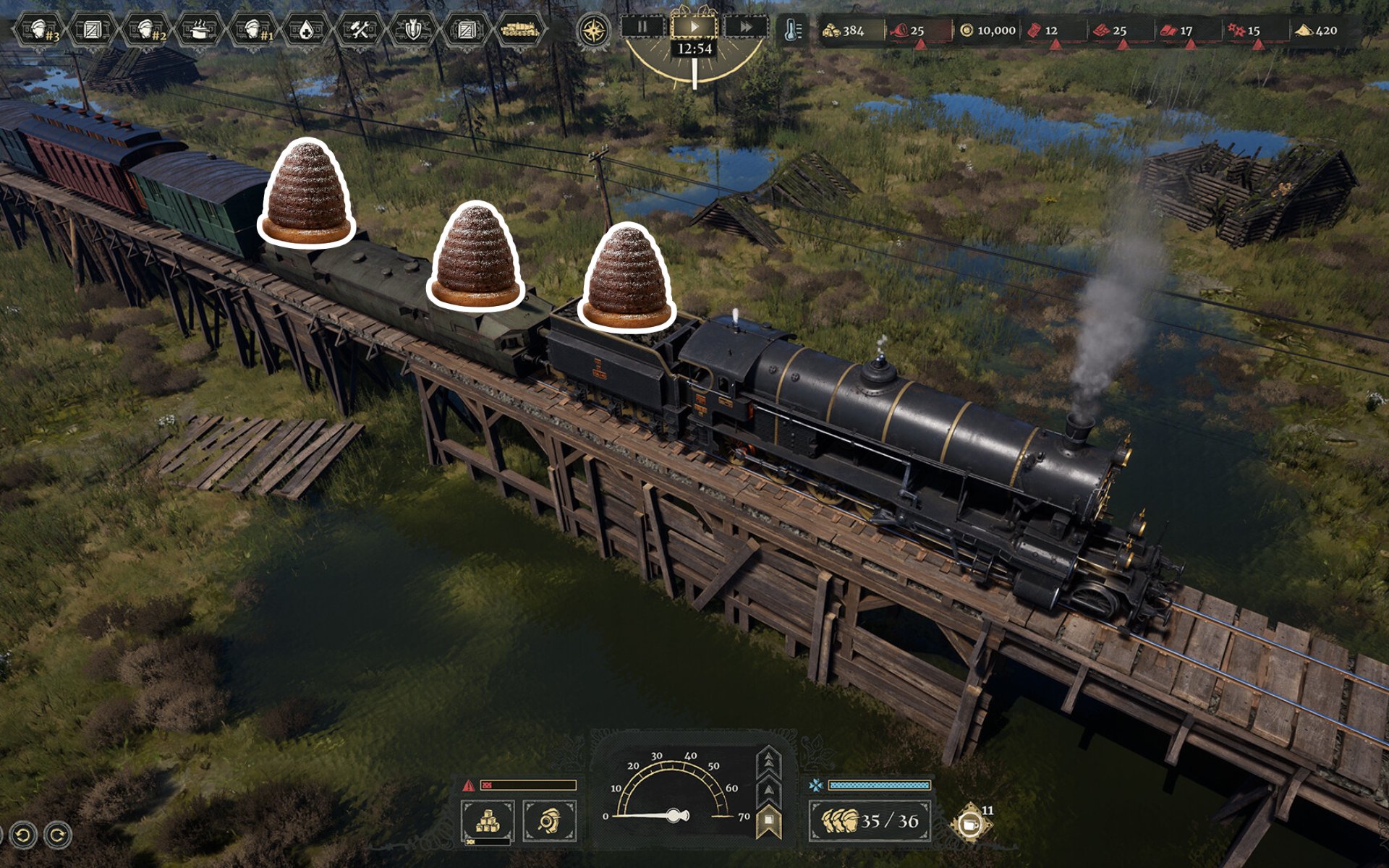Open the #2 crew wagon
The height and width of the screenshot is (868, 1389).
pyautogui.click(x=147, y=30)
